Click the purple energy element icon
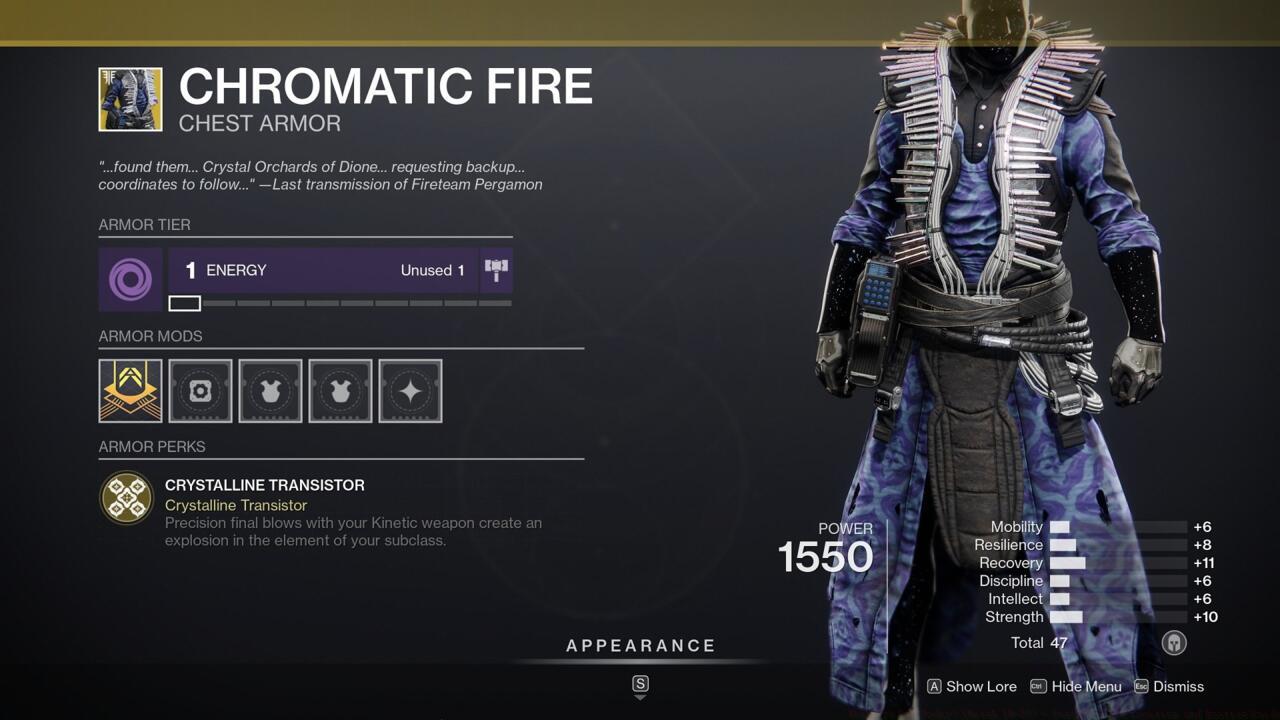The image size is (1280, 720). tap(130, 270)
